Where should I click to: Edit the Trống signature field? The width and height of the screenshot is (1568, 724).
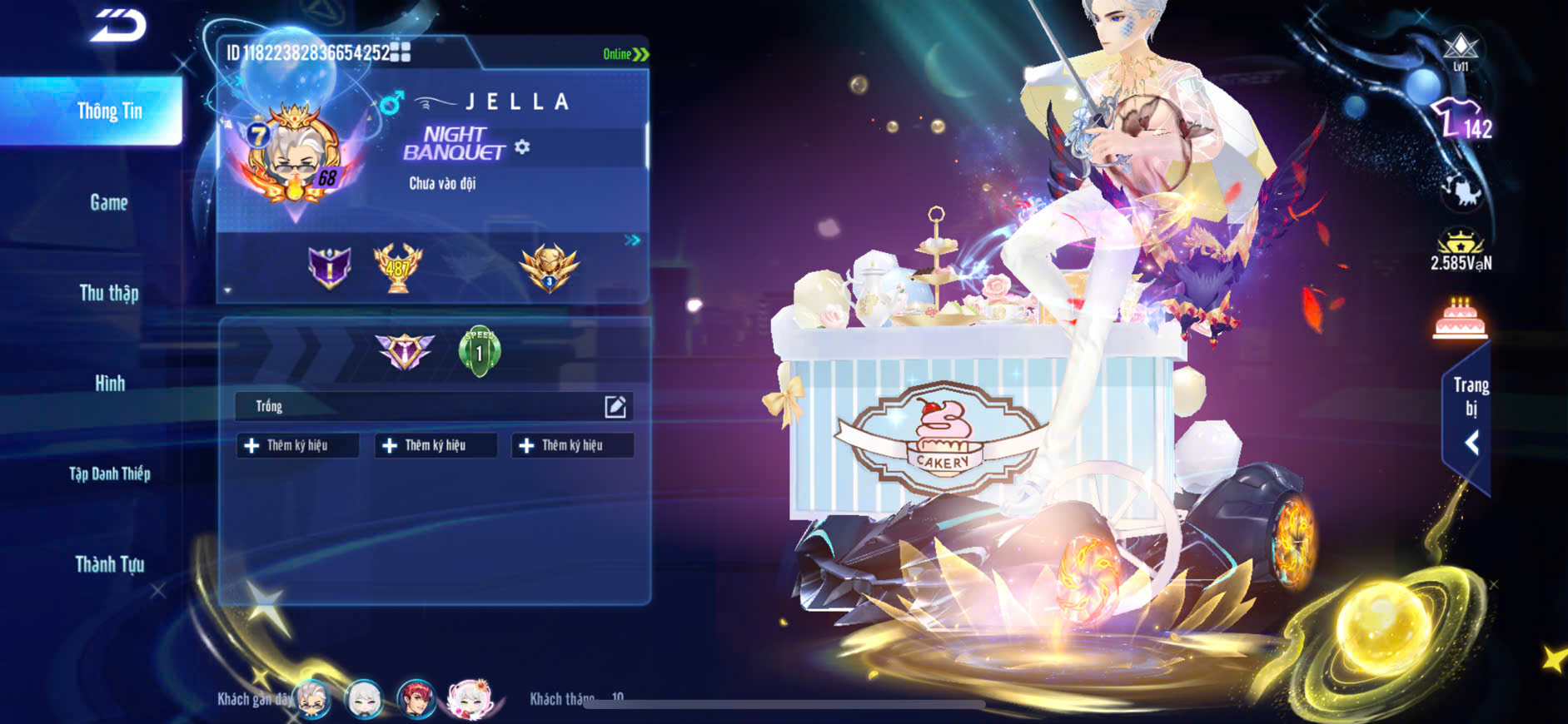[615, 406]
